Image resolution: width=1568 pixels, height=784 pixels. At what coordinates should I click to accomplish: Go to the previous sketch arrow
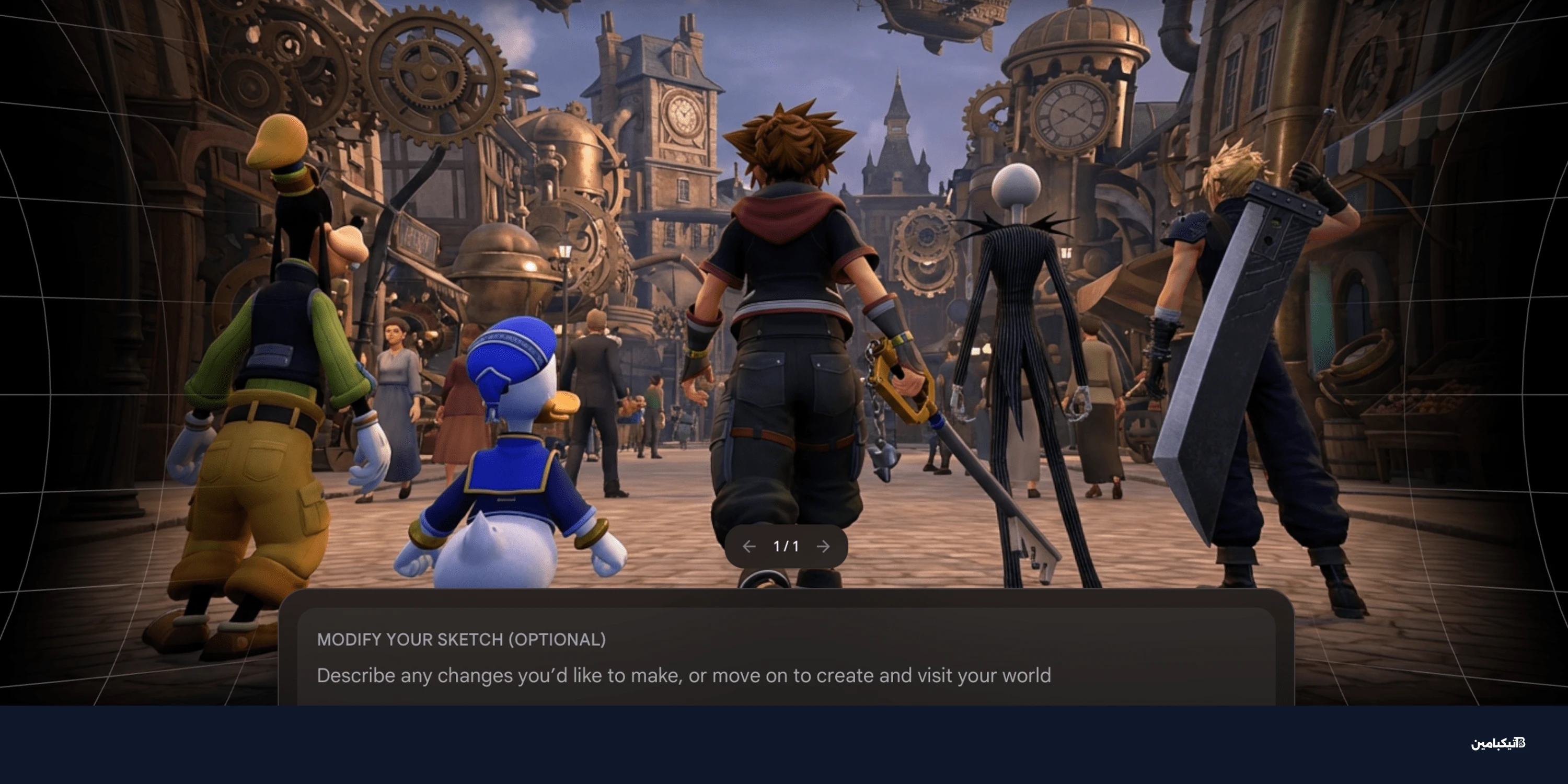748,547
